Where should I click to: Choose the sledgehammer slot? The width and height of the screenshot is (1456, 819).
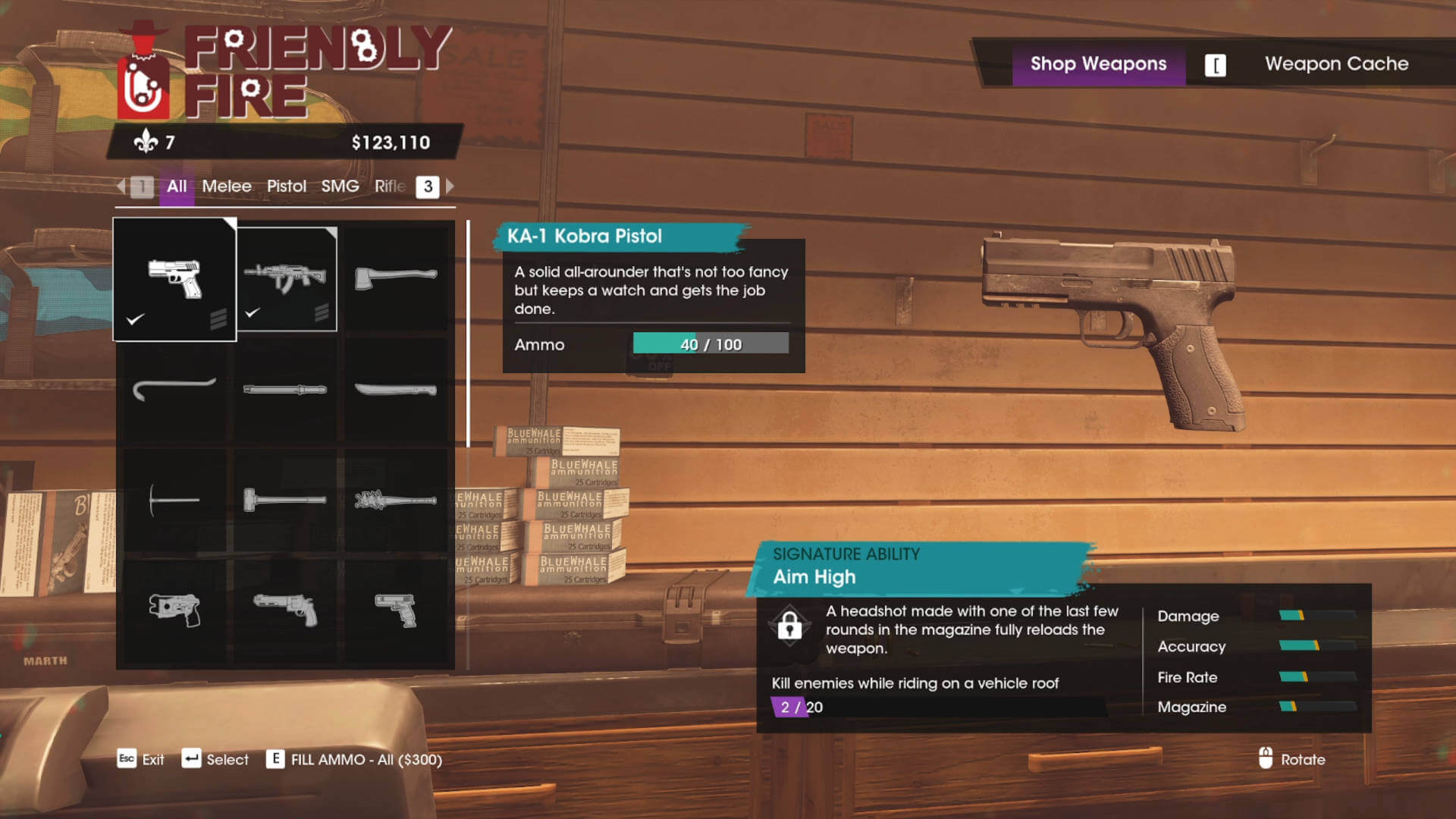(285, 500)
